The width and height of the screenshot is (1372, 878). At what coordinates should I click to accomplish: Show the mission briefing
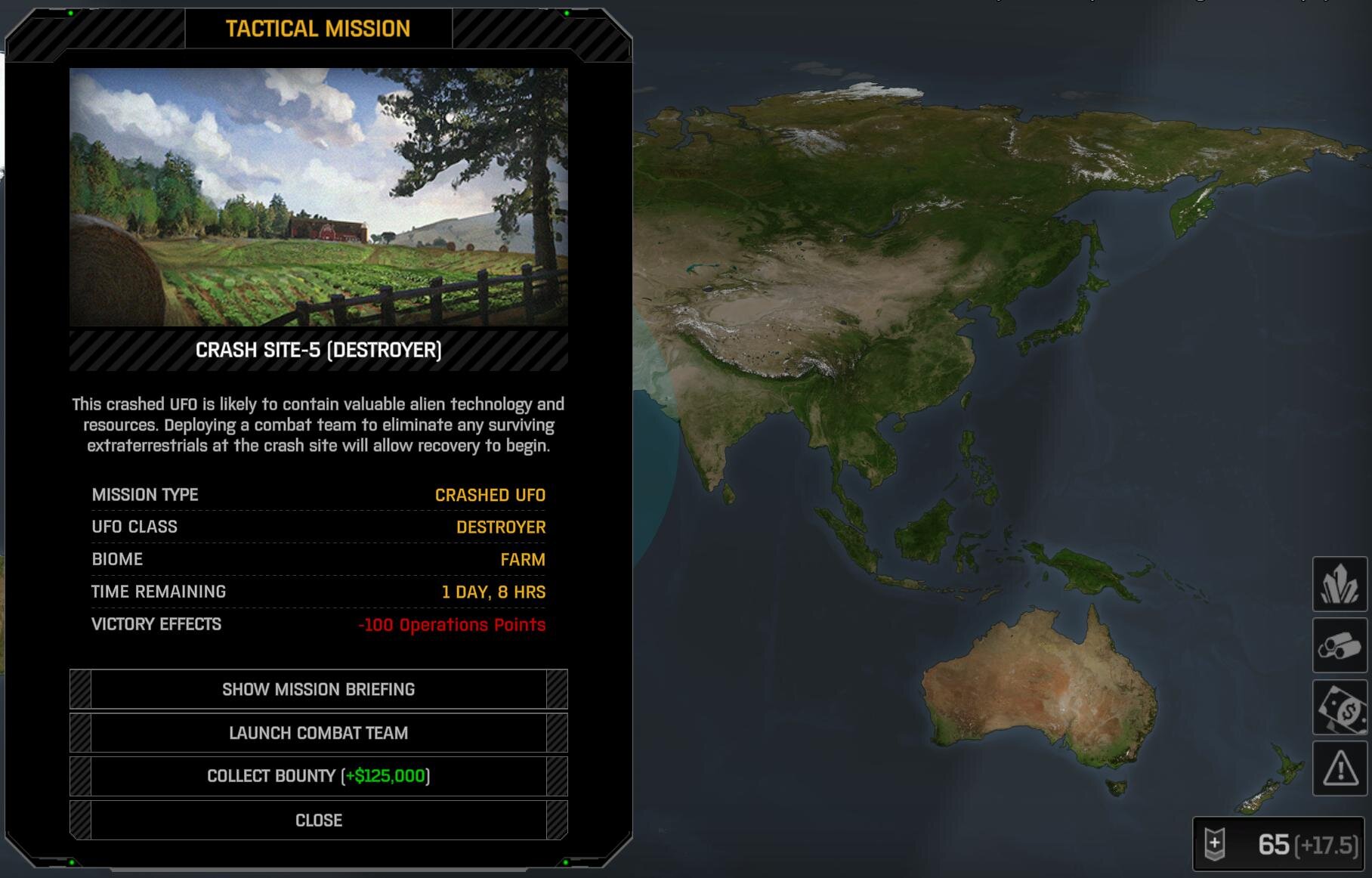point(318,689)
